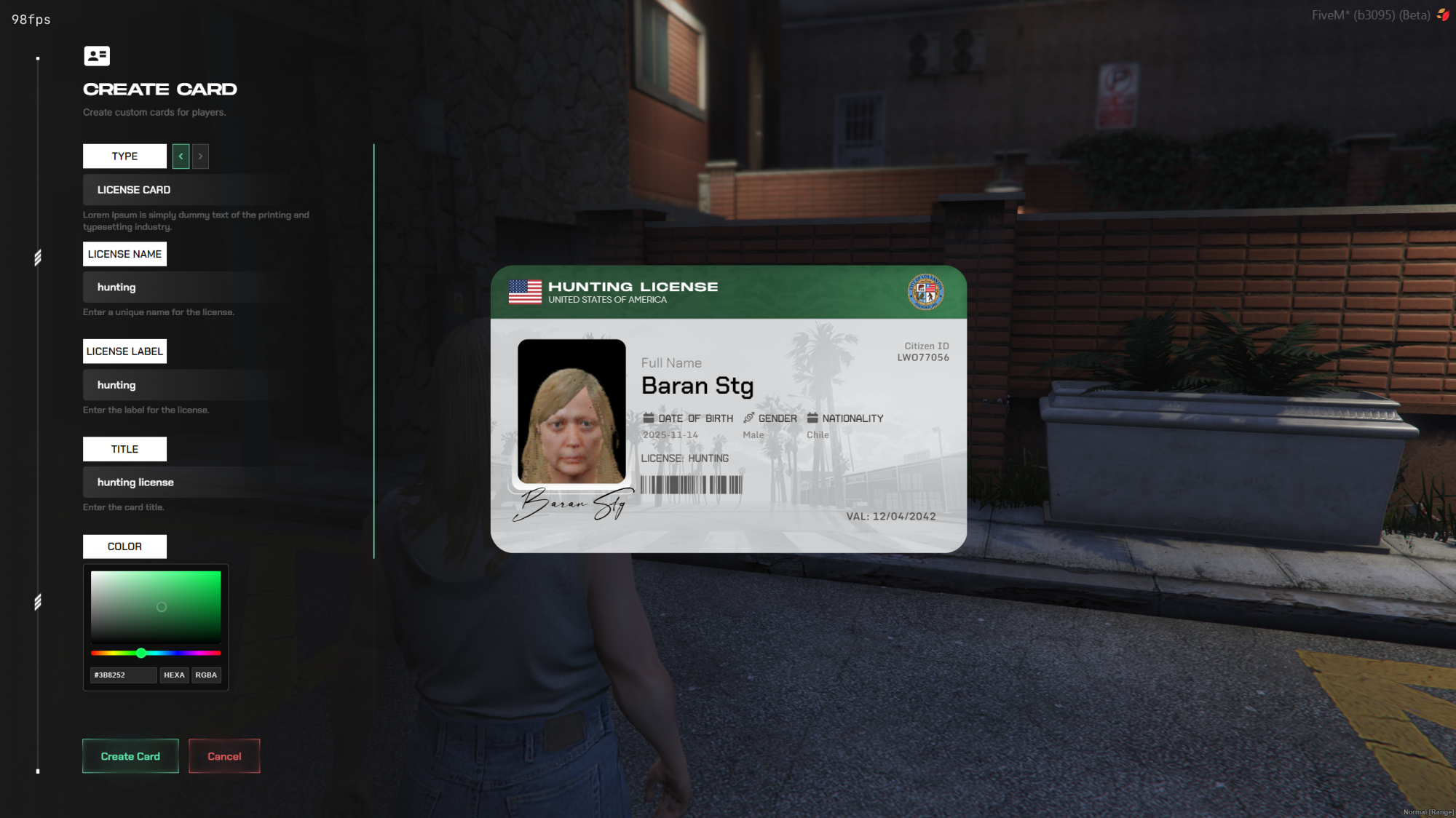Click the hunting LICENSE NAME input field

pos(182,287)
